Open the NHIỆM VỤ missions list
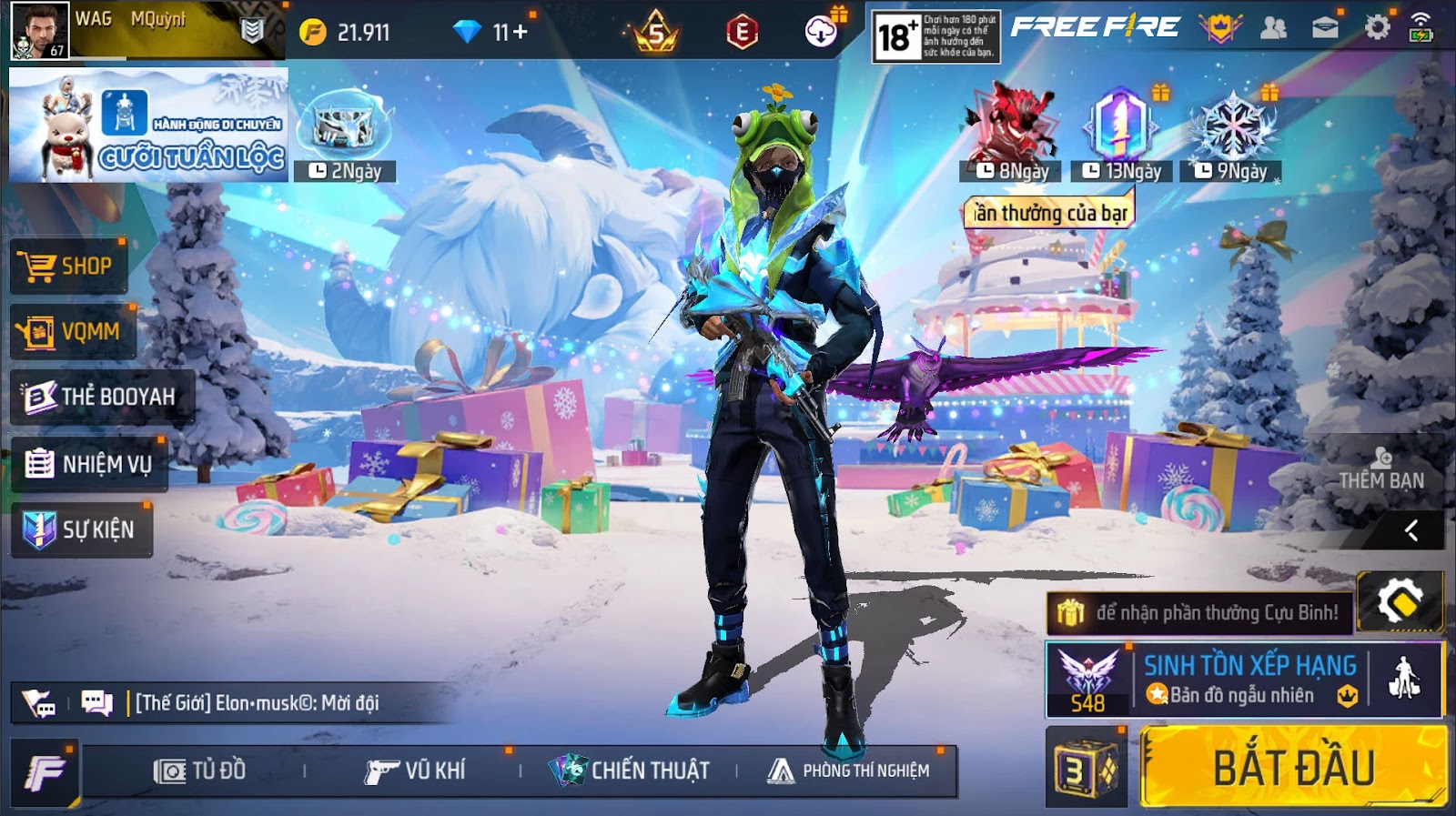Image resolution: width=1456 pixels, height=816 pixels. tap(89, 464)
